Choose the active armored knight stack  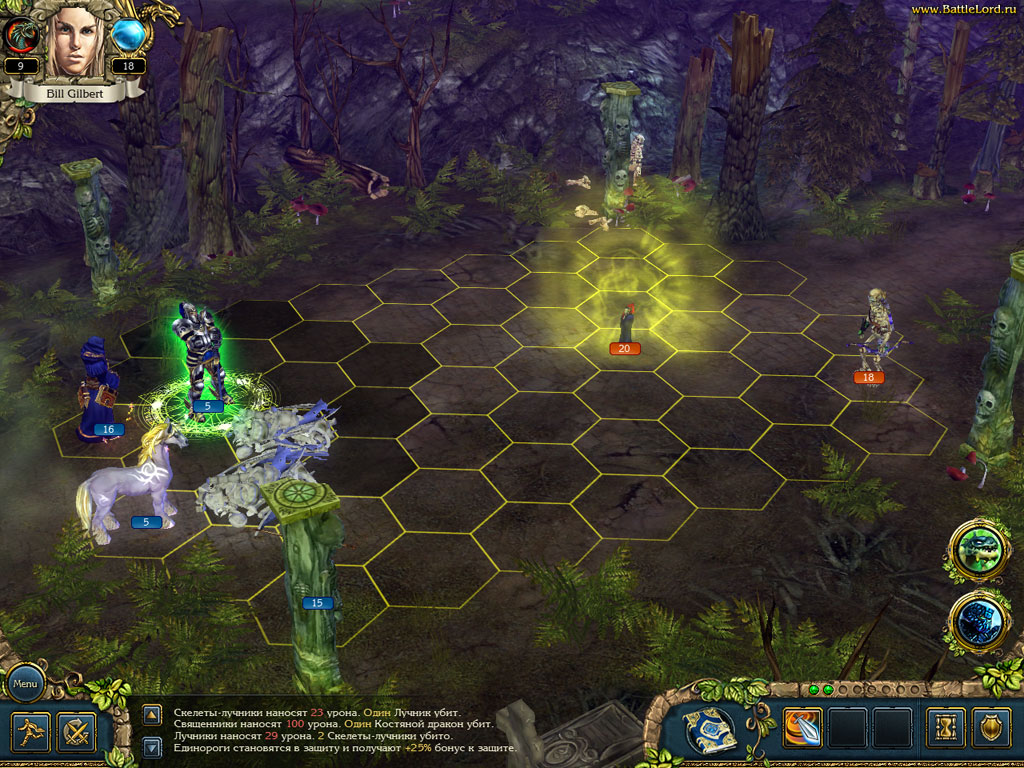click(200, 355)
